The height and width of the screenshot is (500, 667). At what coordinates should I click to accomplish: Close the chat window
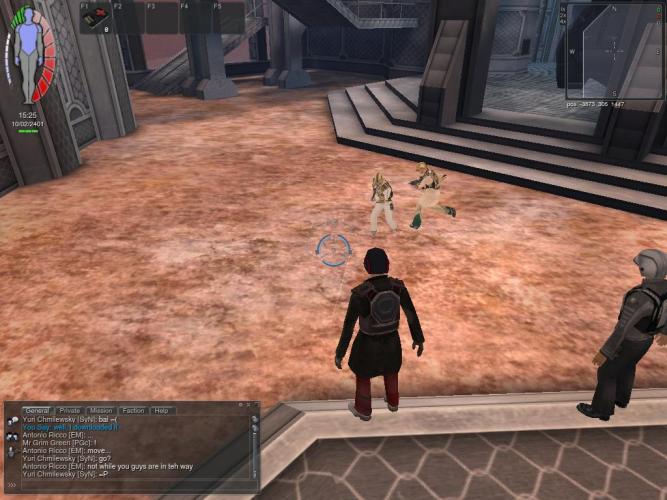(254, 407)
